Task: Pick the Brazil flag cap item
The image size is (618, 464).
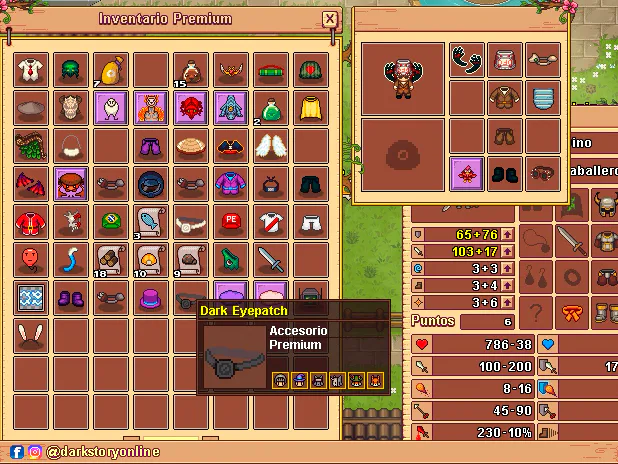Action: (x=110, y=221)
